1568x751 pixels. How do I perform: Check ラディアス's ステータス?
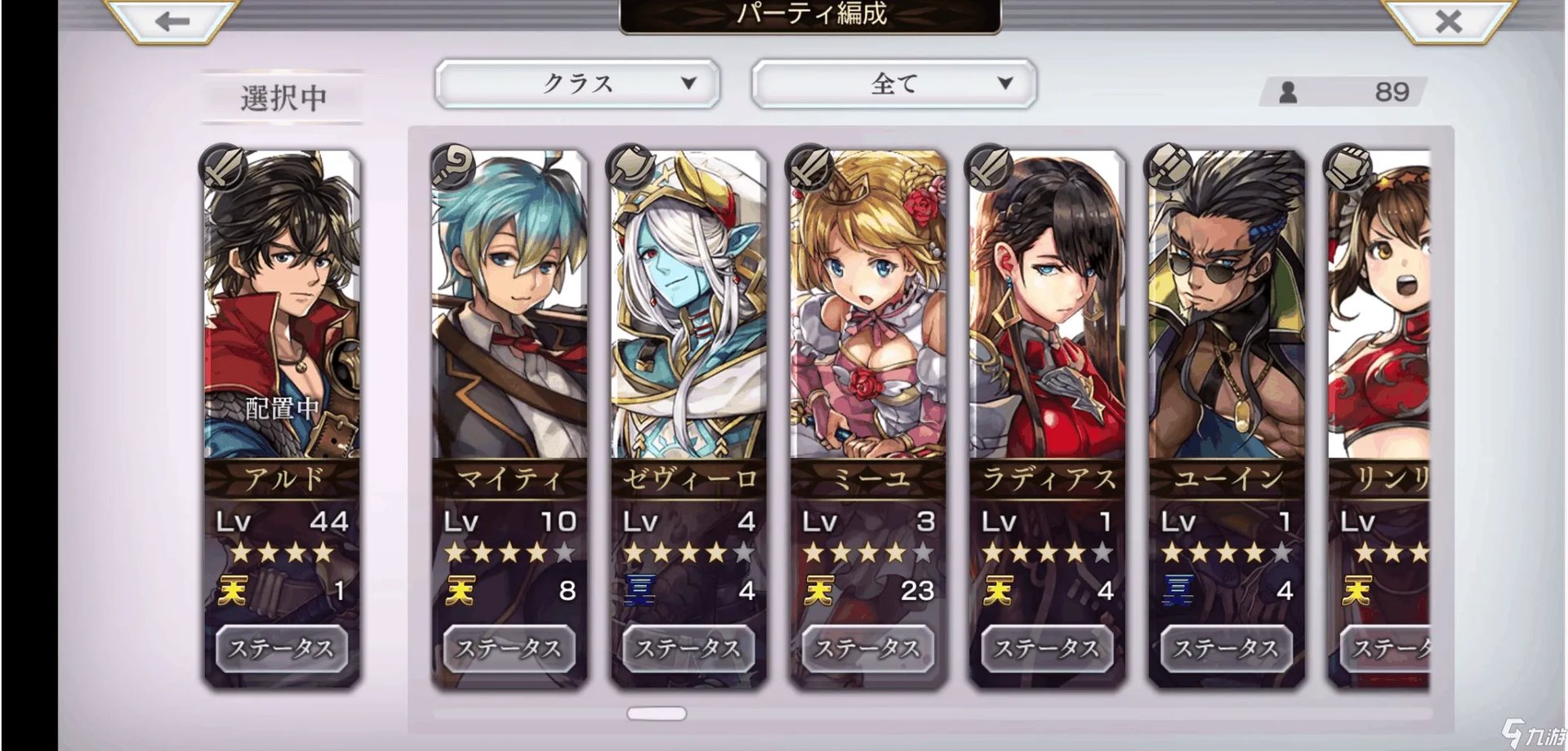click(1047, 648)
